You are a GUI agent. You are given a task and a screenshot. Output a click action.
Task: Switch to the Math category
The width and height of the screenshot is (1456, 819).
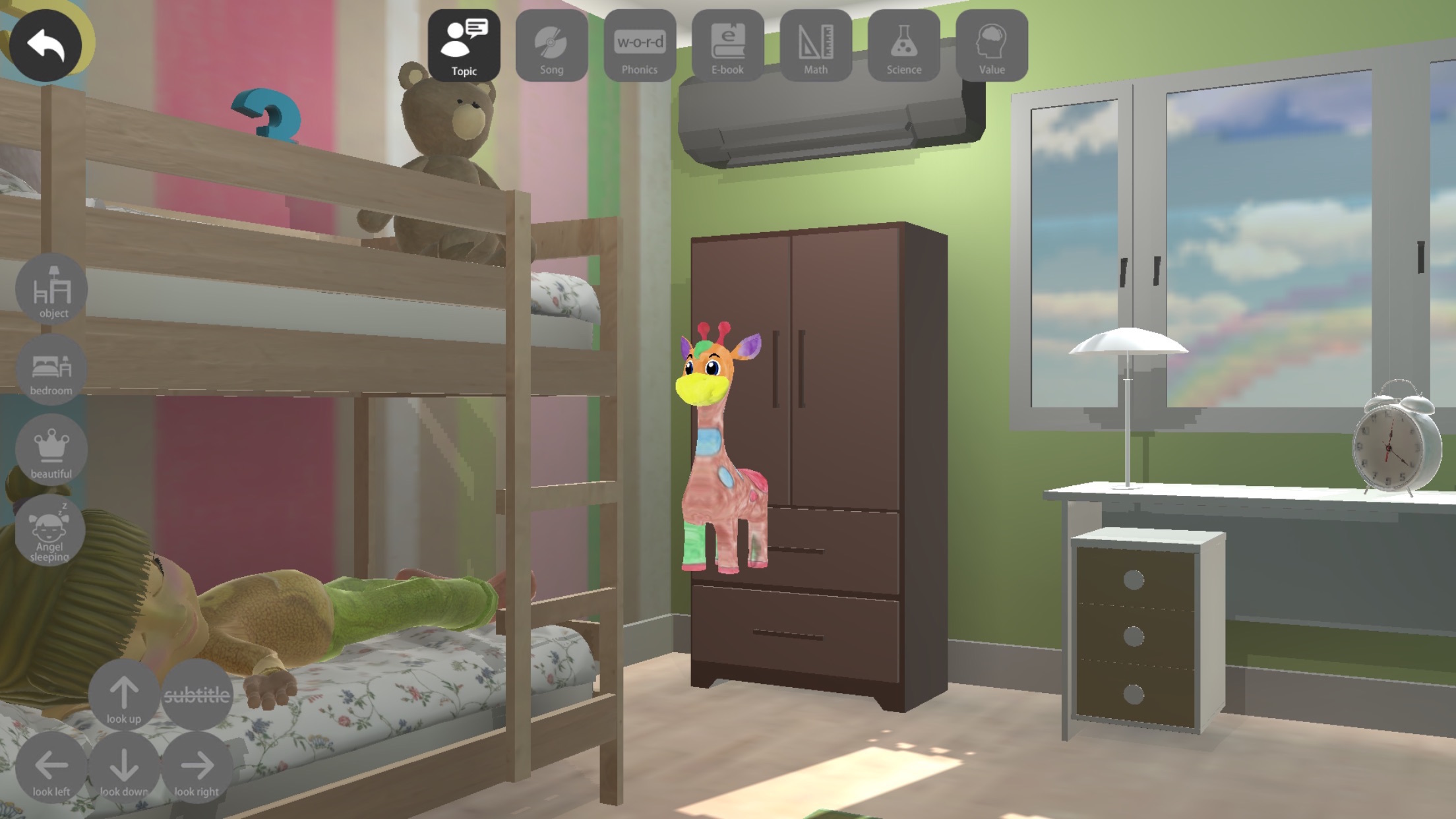(816, 45)
